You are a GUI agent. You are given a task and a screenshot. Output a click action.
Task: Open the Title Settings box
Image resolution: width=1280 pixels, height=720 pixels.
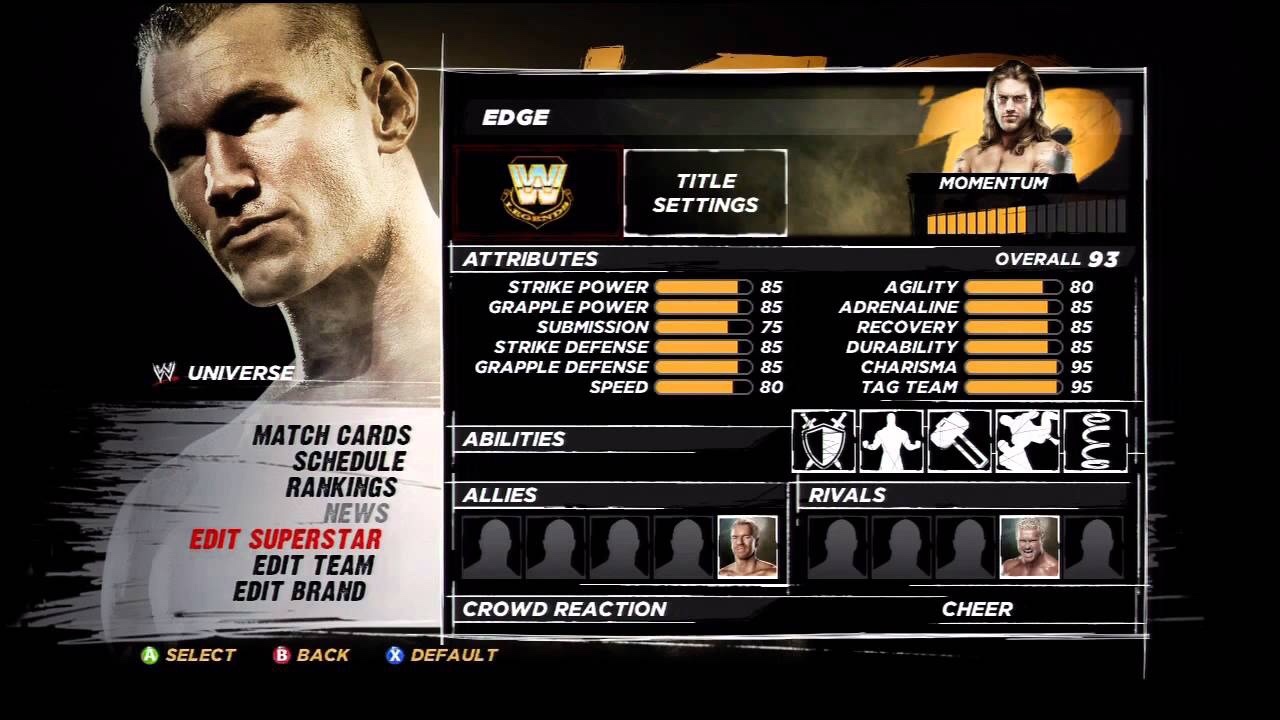[x=705, y=193]
